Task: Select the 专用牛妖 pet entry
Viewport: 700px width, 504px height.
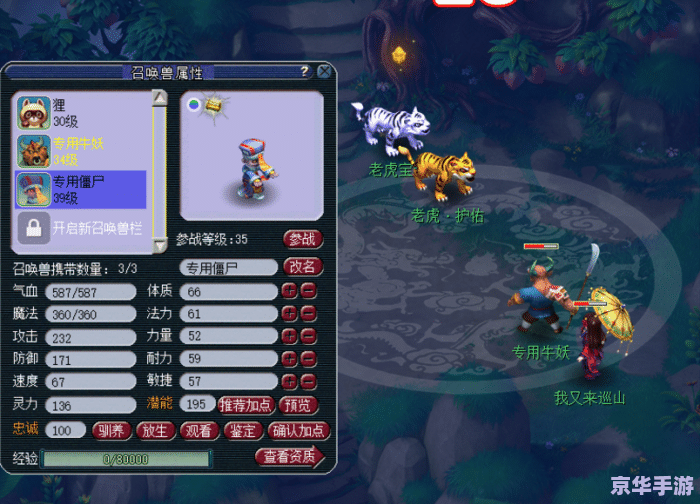Action: (x=80, y=150)
